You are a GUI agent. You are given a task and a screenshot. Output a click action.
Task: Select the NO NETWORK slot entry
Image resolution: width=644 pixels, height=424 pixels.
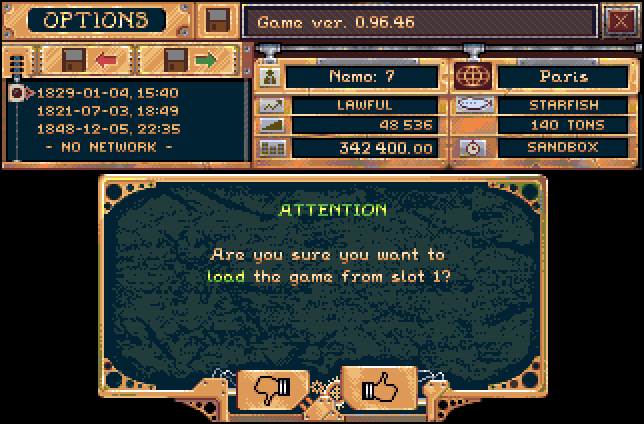pos(108,147)
